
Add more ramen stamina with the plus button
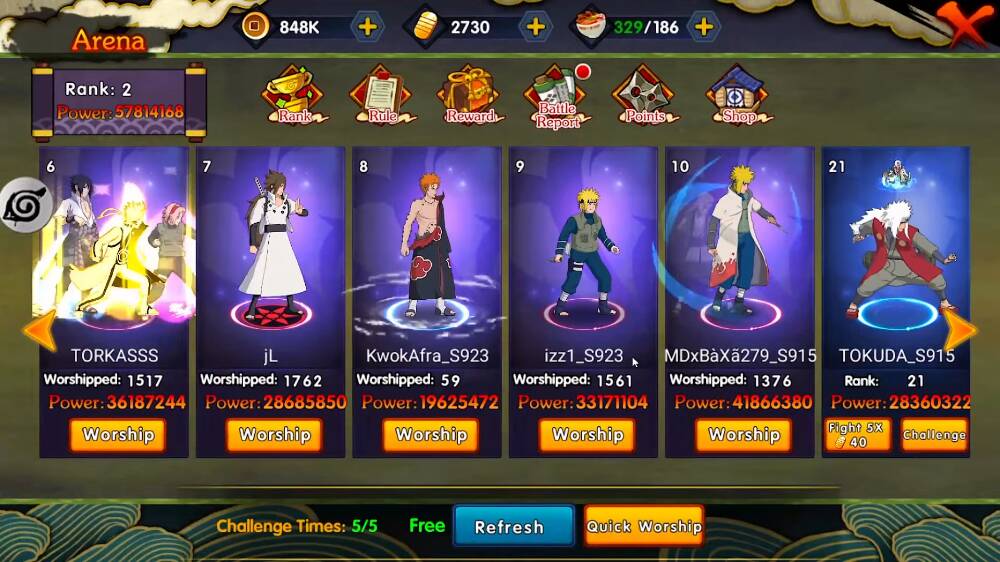[x=704, y=27]
